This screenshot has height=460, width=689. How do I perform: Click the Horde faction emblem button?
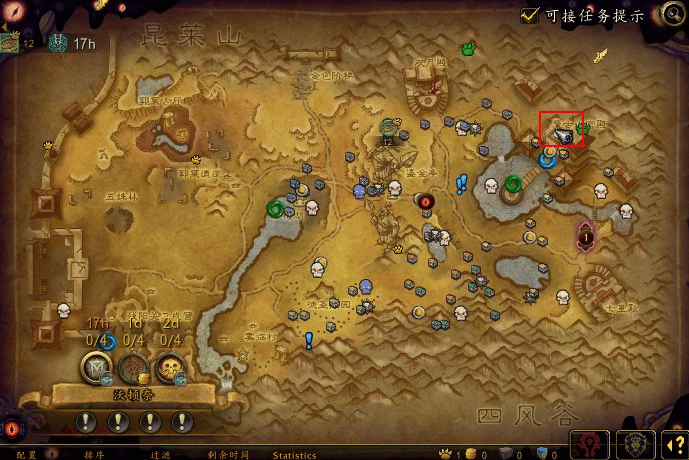click(590, 441)
